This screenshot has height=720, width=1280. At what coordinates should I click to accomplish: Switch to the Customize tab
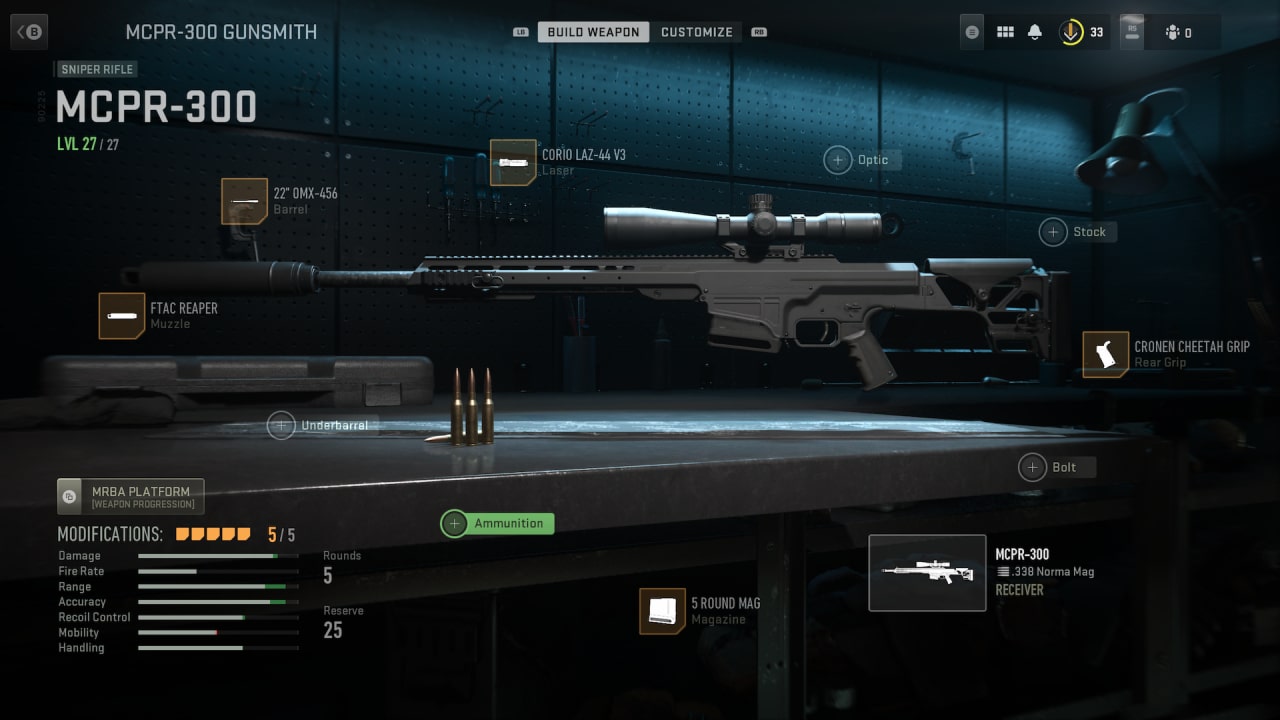coord(697,31)
